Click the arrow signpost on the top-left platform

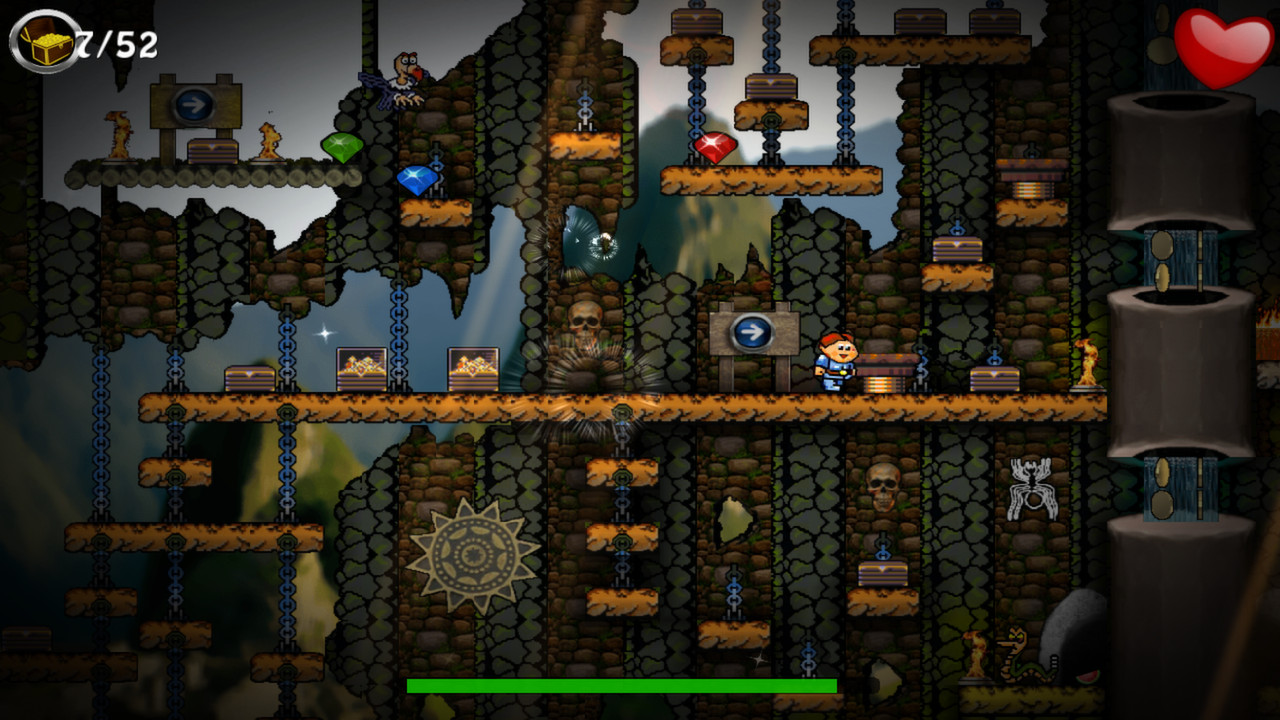pyautogui.click(x=196, y=105)
